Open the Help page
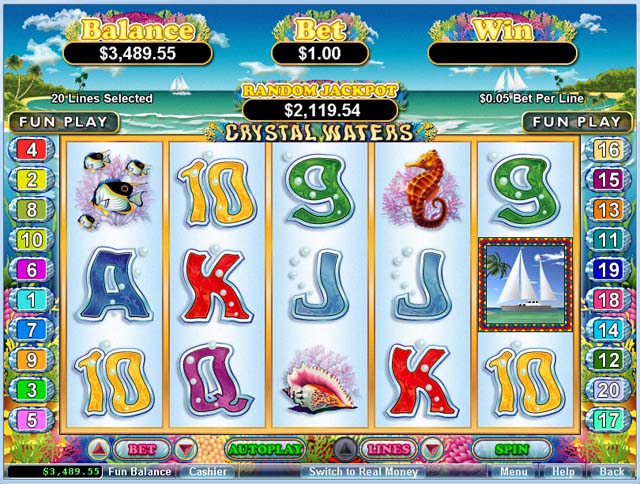The image size is (640, 484). 563,471
